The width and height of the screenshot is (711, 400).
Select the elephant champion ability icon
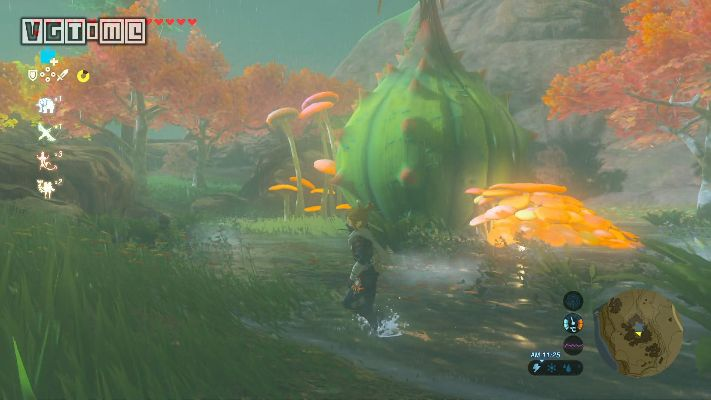45,105
